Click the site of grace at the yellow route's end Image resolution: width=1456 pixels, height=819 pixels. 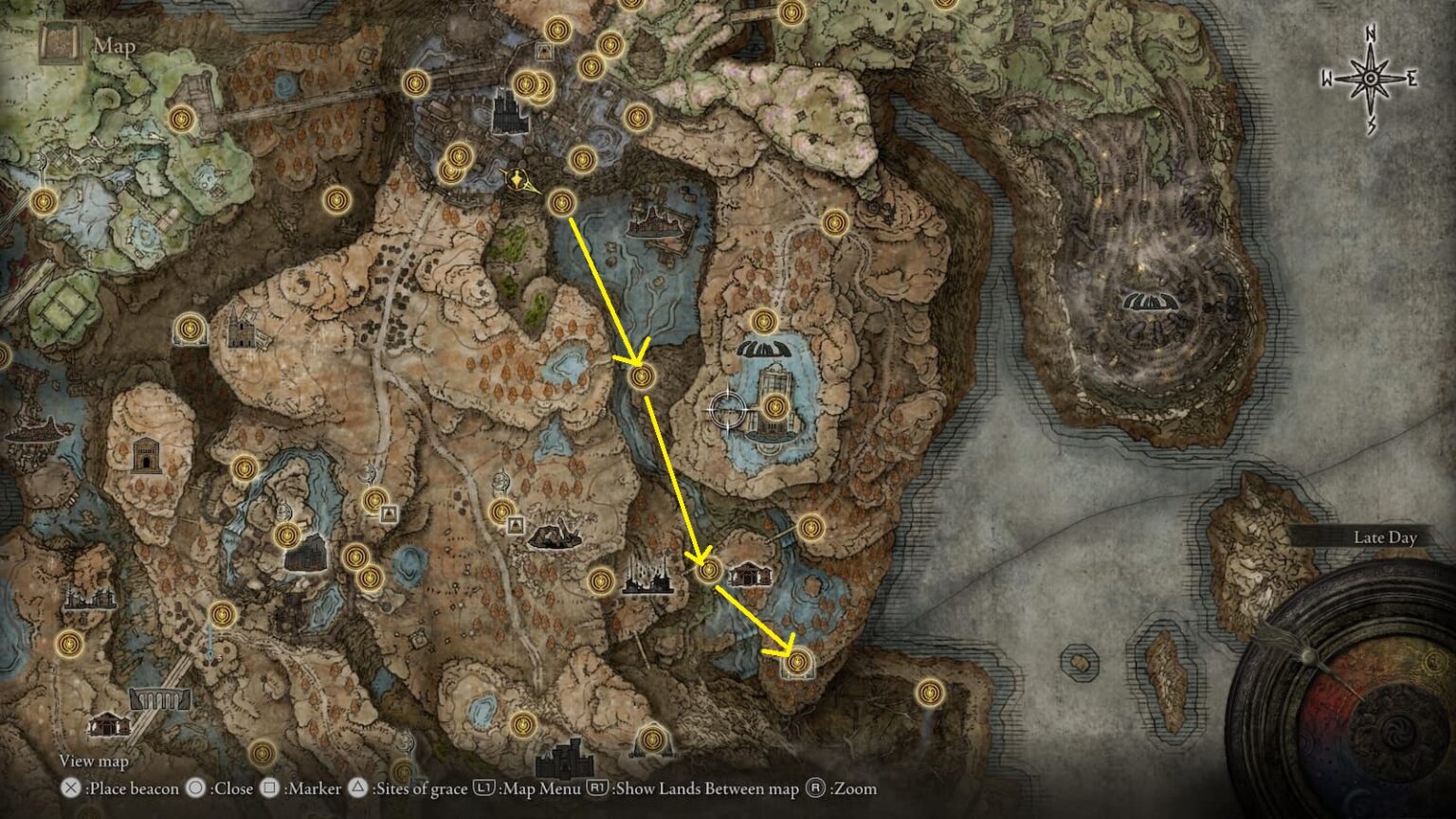(x=796, y=661)
